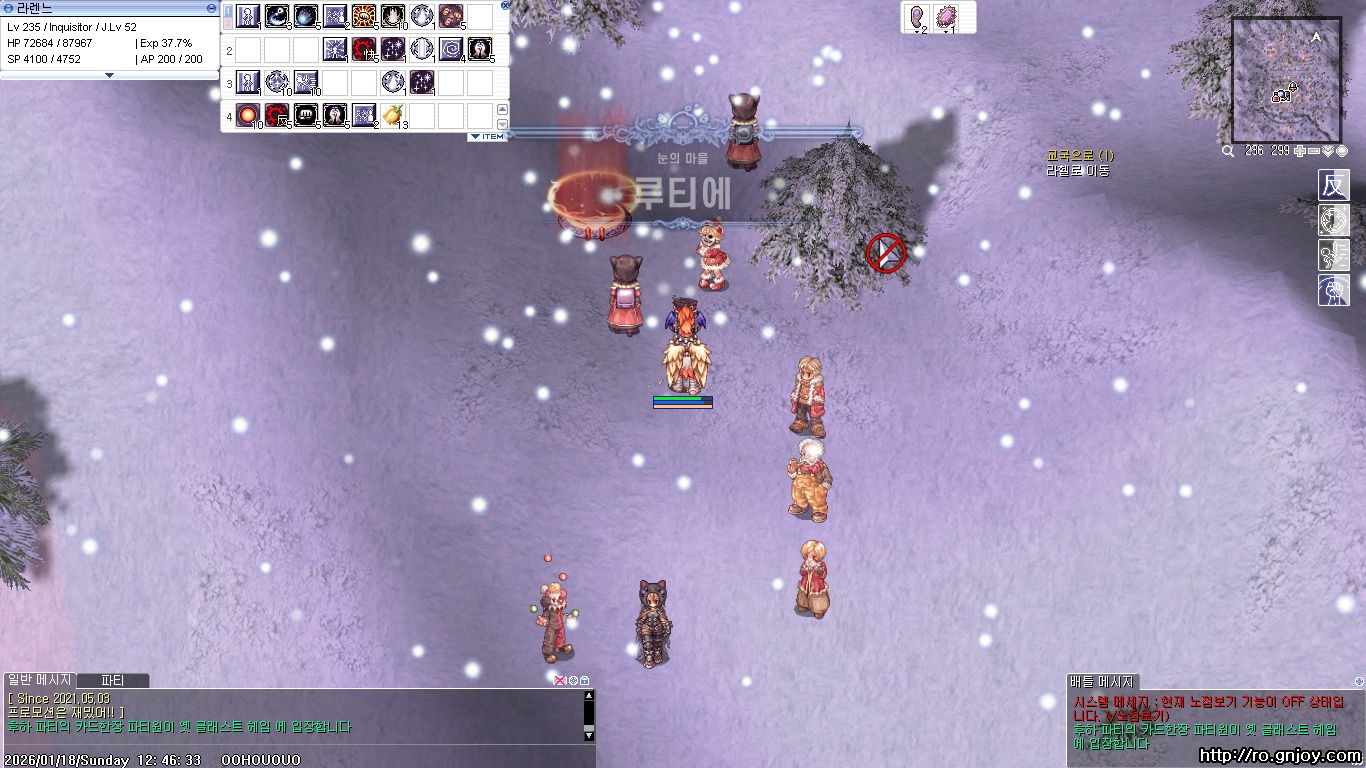The height and width of the screenshot is (768, 1366).
Task: Click the minimap
Action: pyautogui.click(x=1286, y=80)
